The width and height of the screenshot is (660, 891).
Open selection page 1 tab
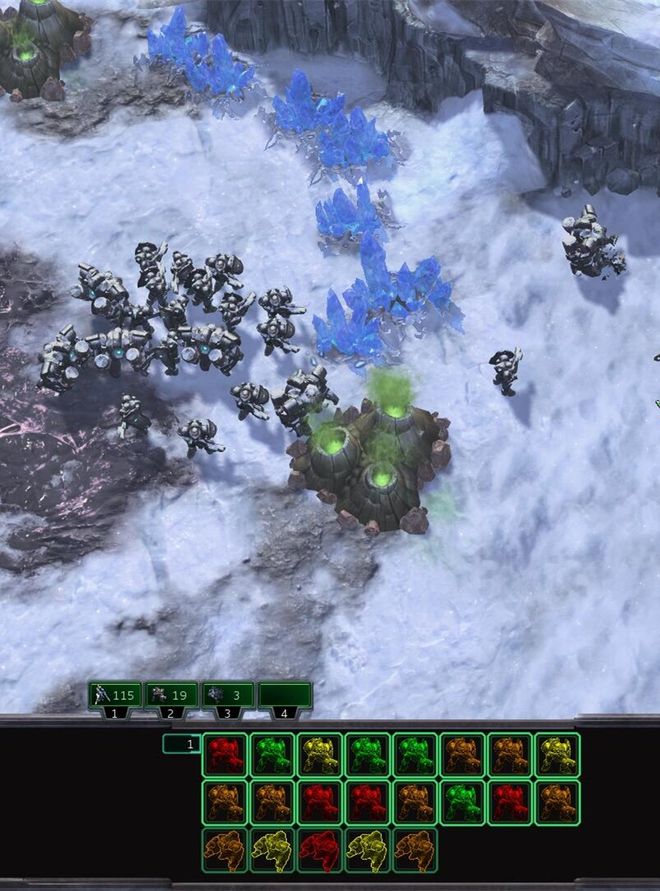181,744
